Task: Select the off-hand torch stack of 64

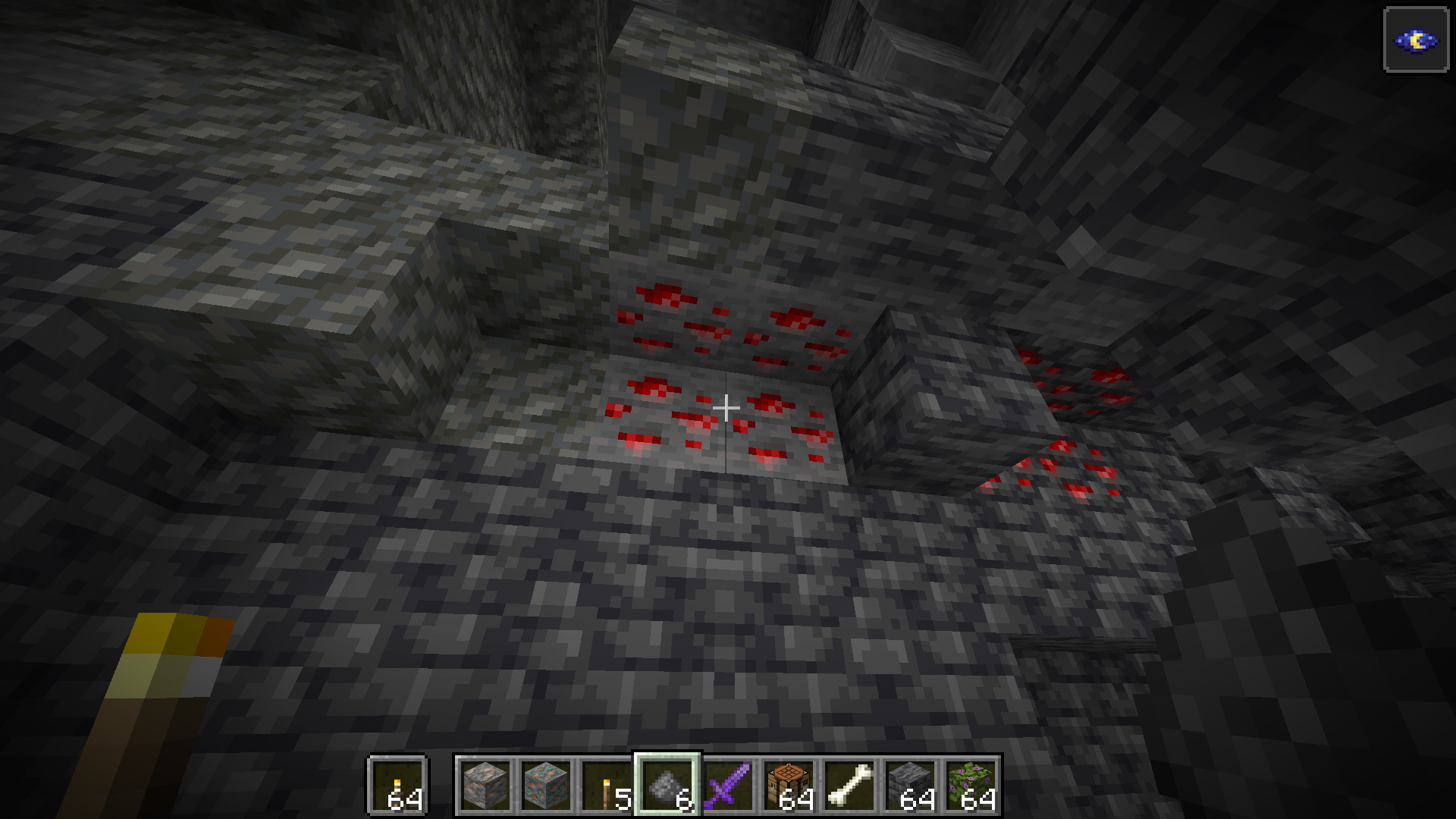Action: coord(398,785)
